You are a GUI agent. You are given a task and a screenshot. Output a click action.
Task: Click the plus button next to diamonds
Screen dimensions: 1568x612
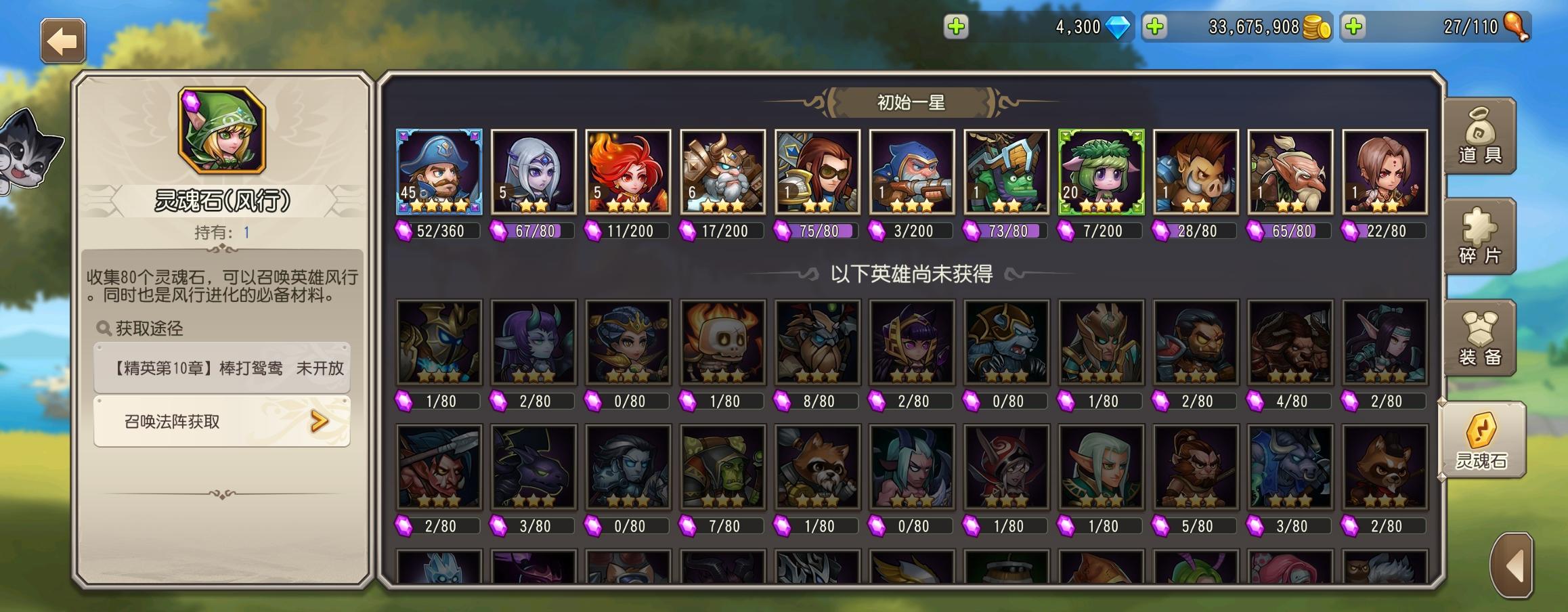(957, 27)
